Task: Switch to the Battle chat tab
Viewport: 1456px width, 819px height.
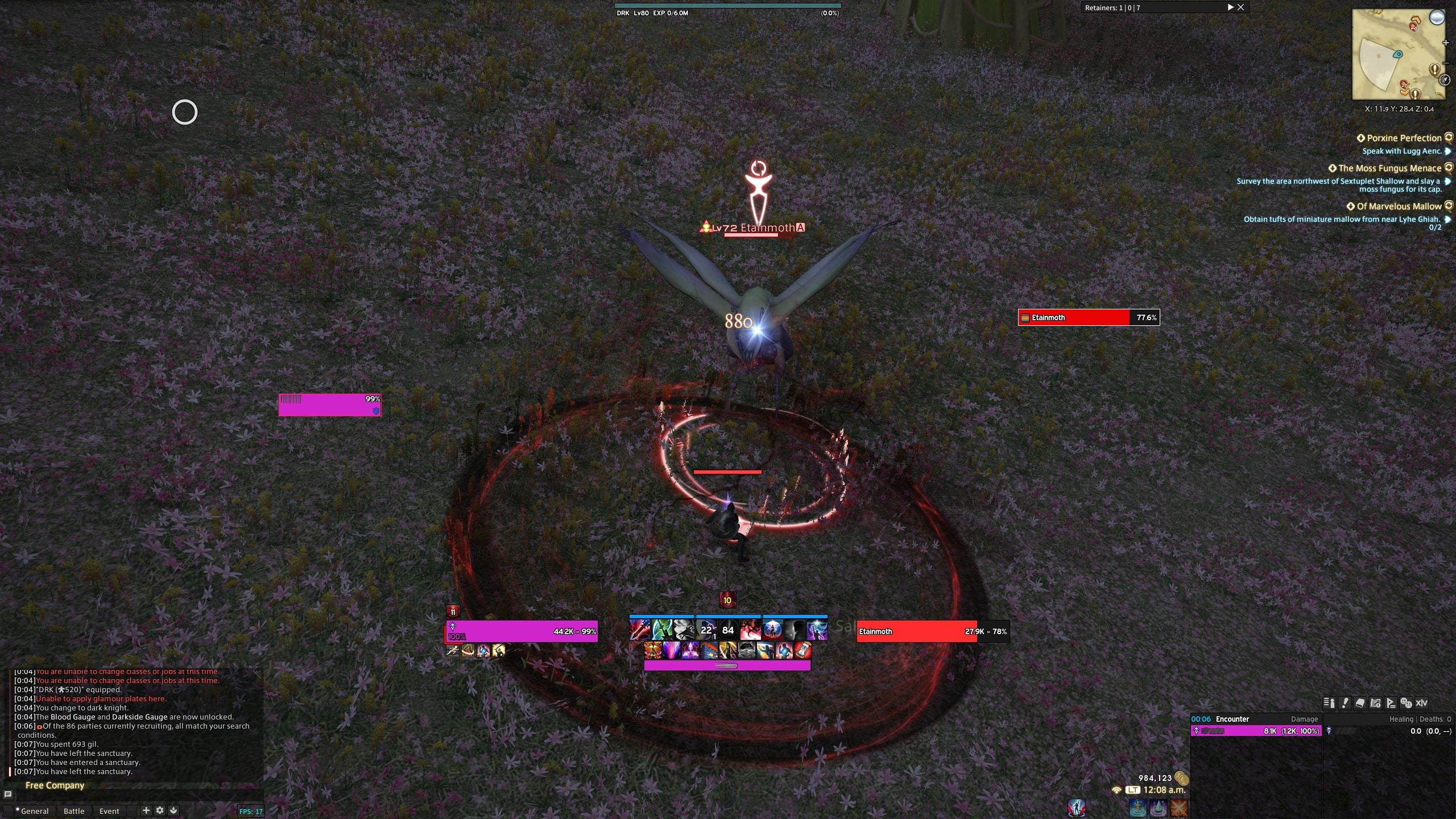Action: tap(74, 811)
